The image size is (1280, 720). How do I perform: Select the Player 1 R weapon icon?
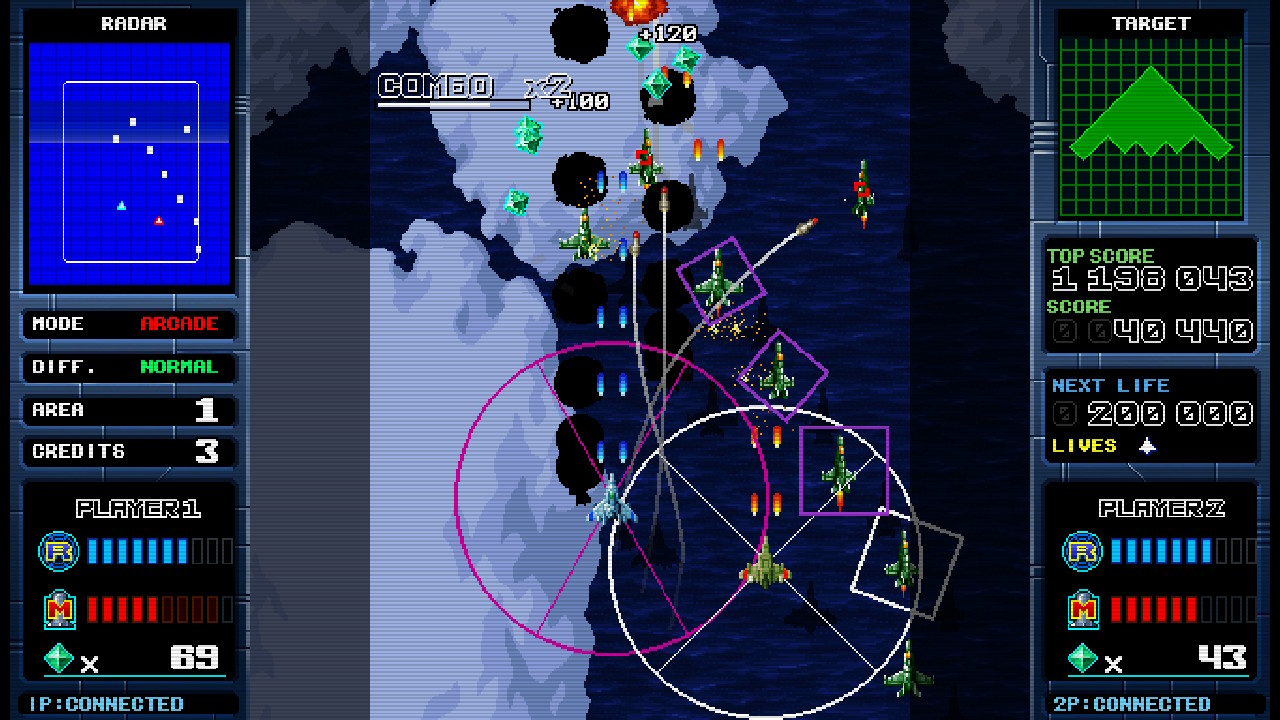point(57,551)
